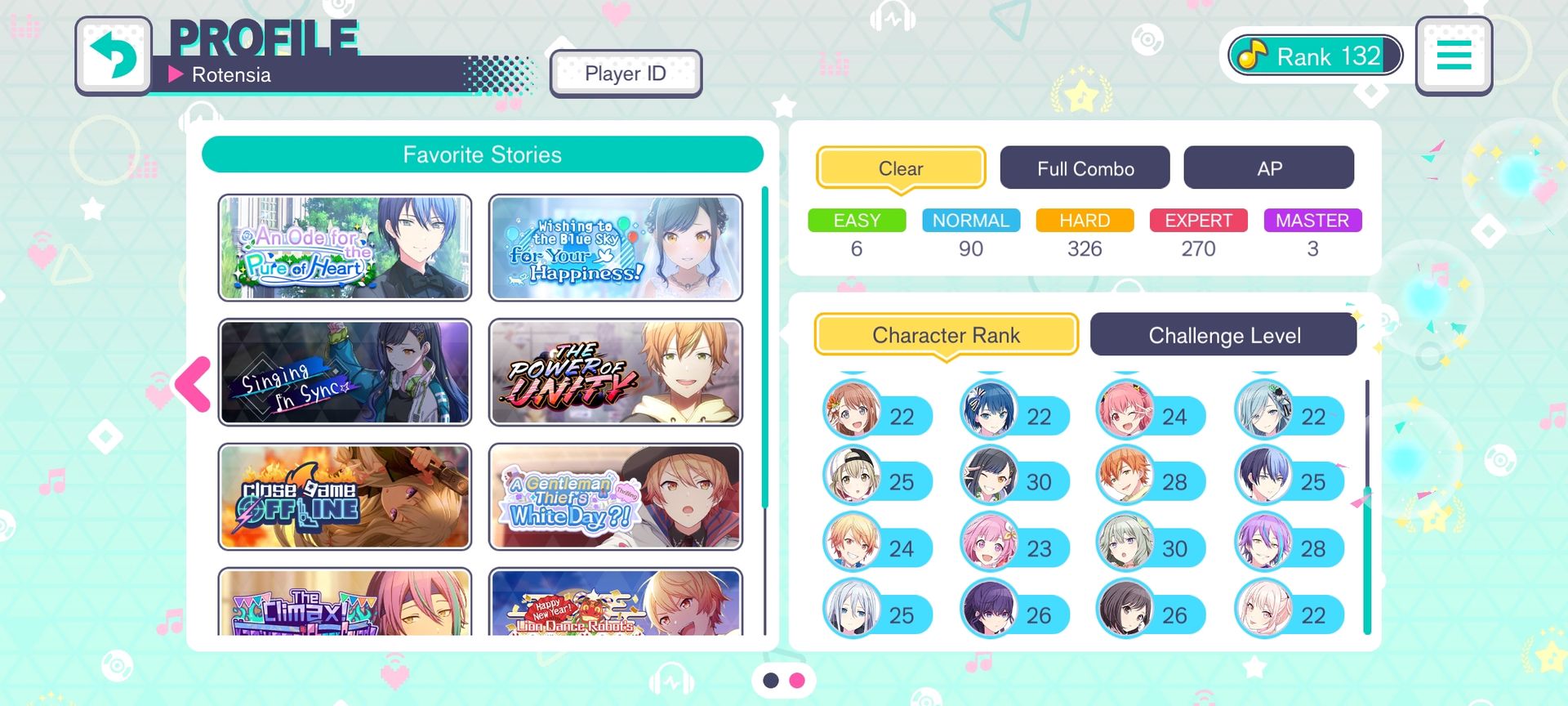1568x706 pixels.
Task: Click the pink page indicator dot
Action: click(x=797, y=681)
